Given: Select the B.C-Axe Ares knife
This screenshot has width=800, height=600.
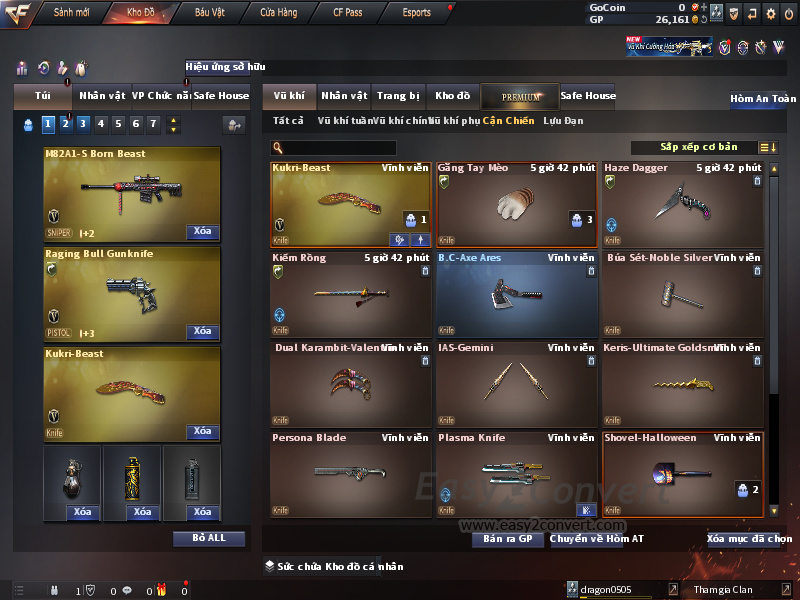Looking at the screenshot, I should [517, 295].
